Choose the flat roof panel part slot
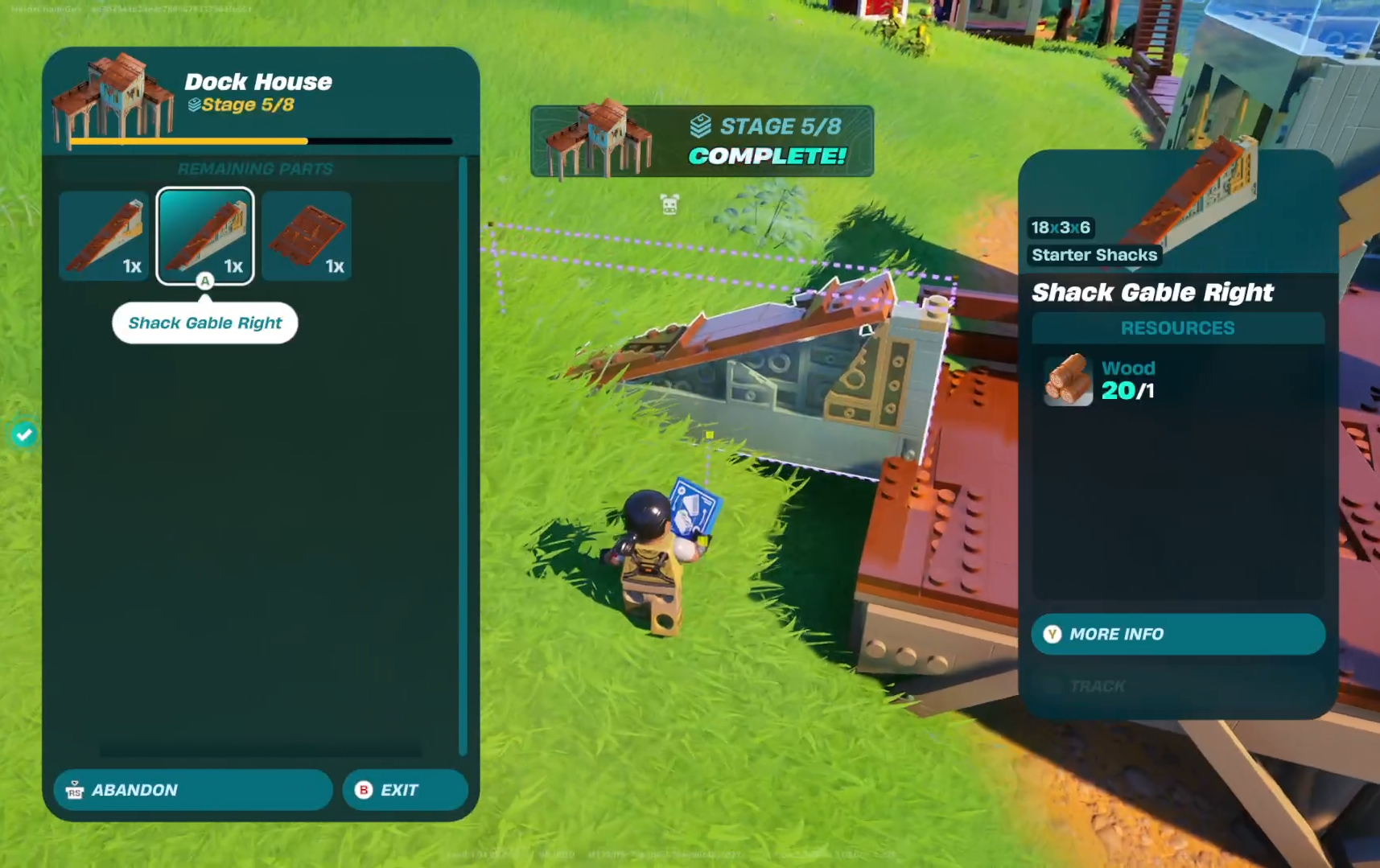Viewport: 1380px width, 868px height. (x=307, y=236)
